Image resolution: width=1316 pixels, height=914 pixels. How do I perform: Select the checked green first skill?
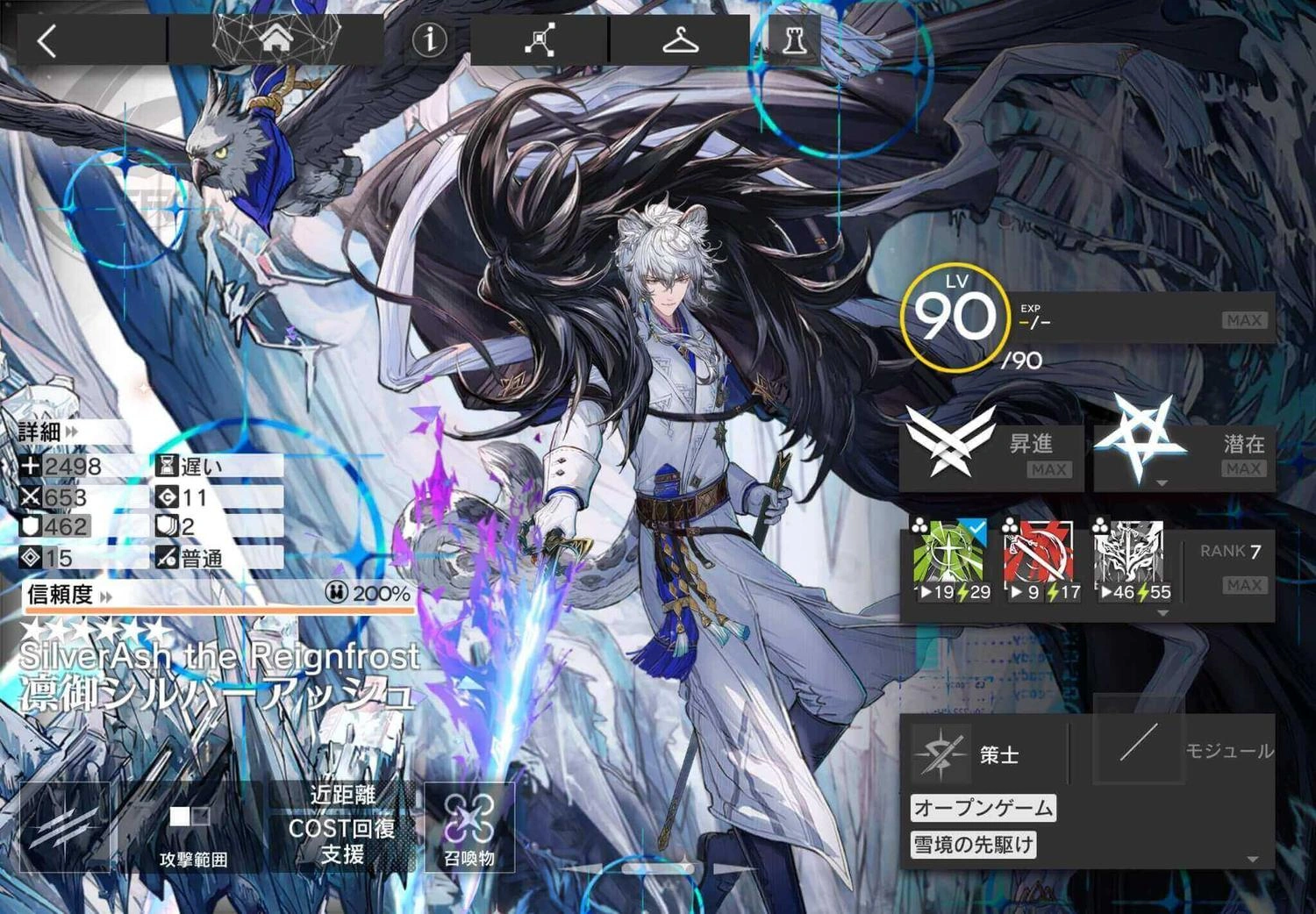coord(949,553)
